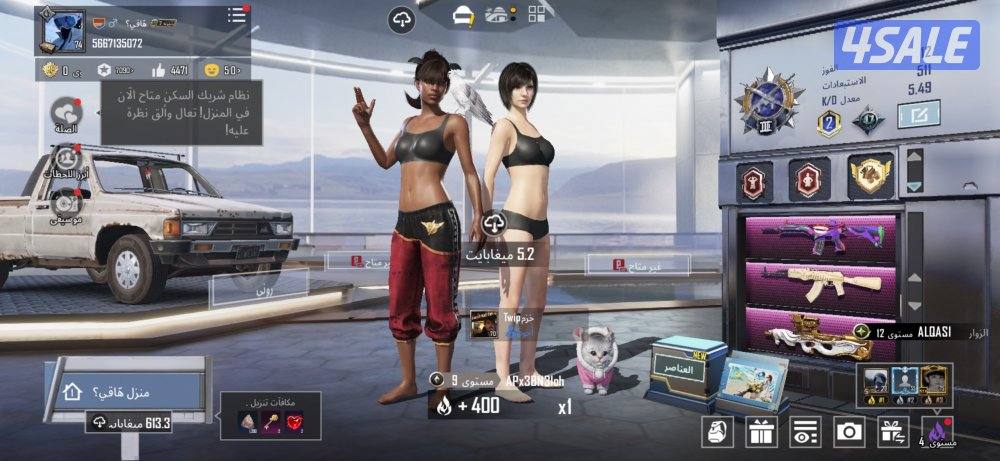1000x461 pixels.
Task: Open the gift exchange icon with arrows
Action: pyautogui.click(x=893, y=432)
